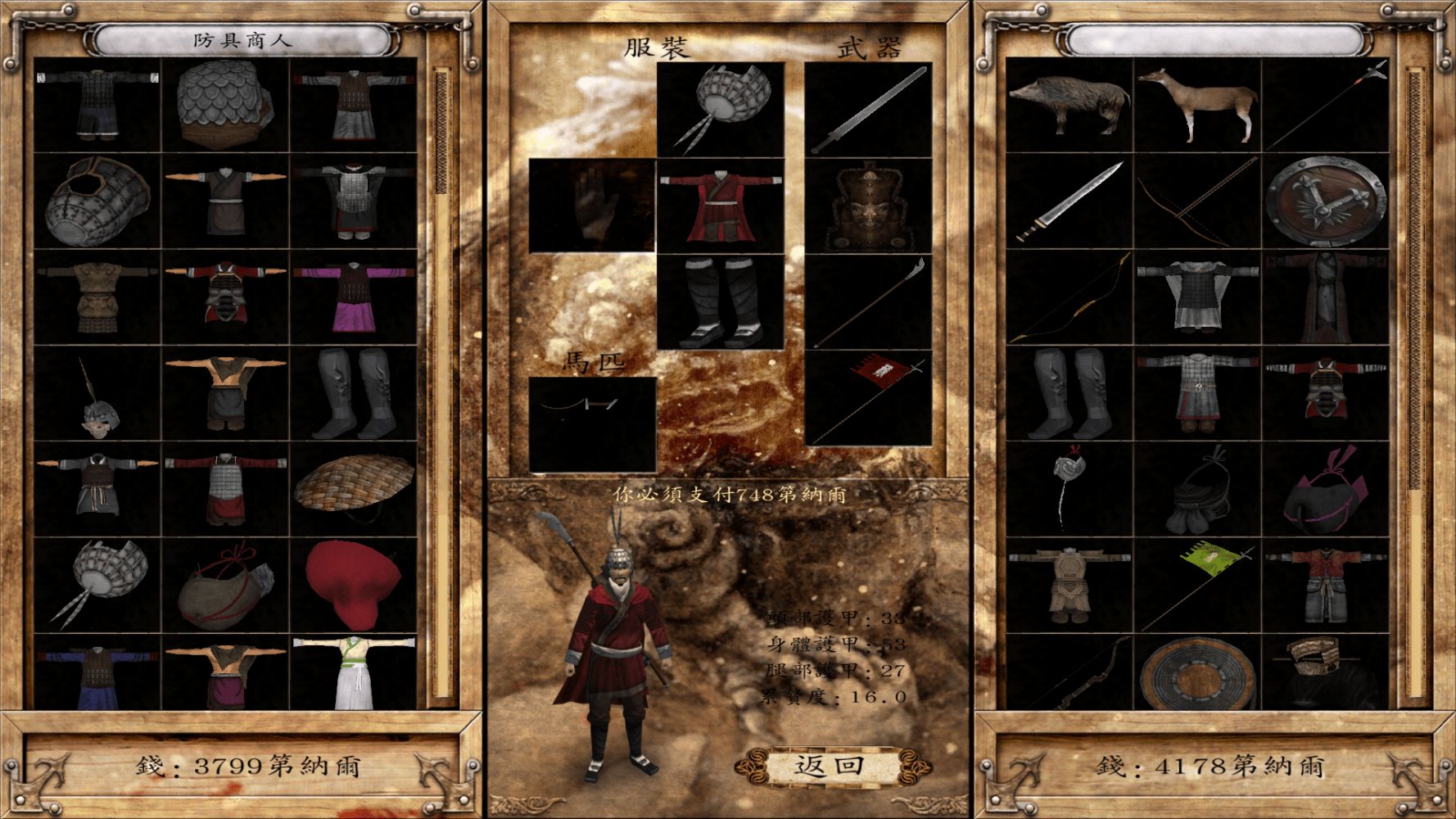Image resolution: width=1456 pixels, height=819 pixels.
Task: Pick the round red shield with axes emblem
Action: (1324, 201)
